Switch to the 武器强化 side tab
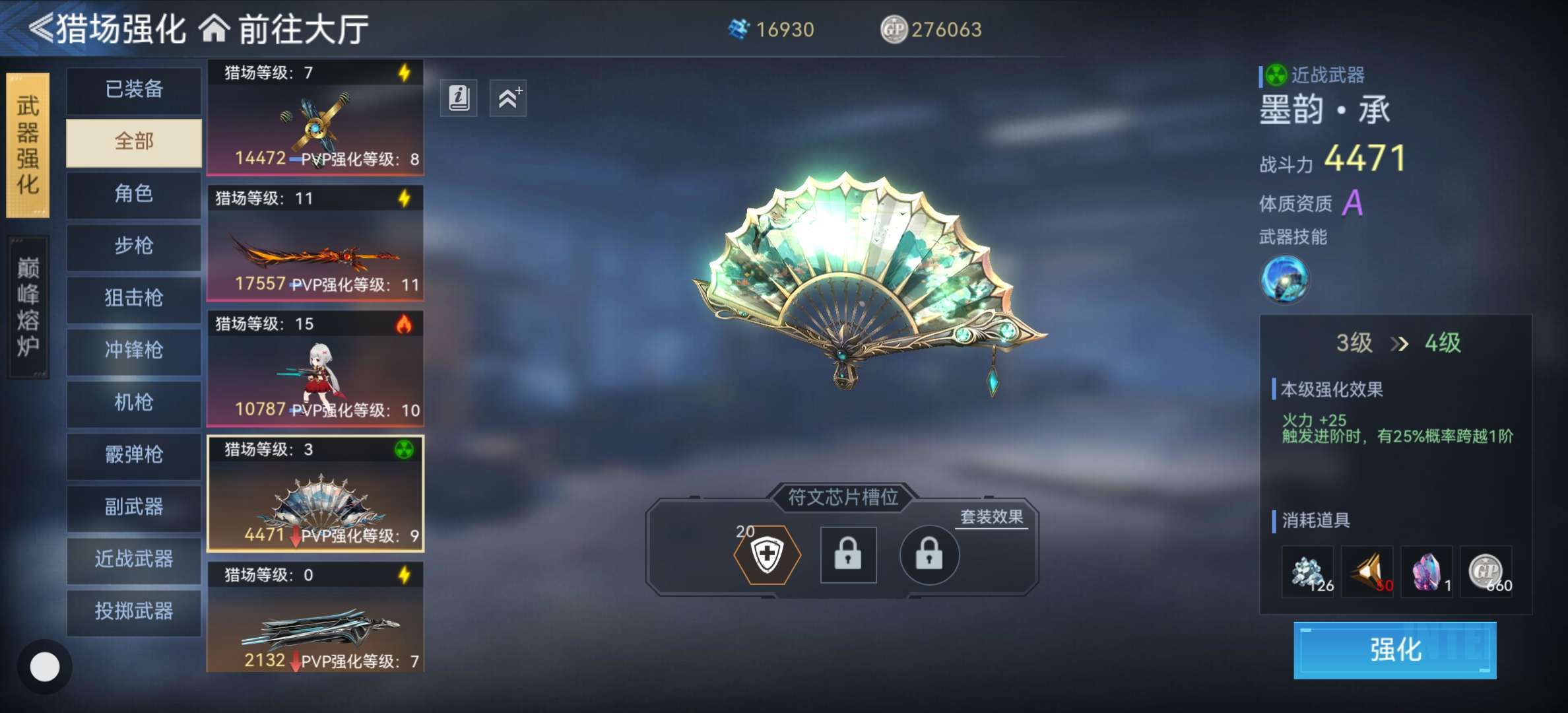Image resolution: width=1568 pixels, height=713 pixels. [28, 145]
